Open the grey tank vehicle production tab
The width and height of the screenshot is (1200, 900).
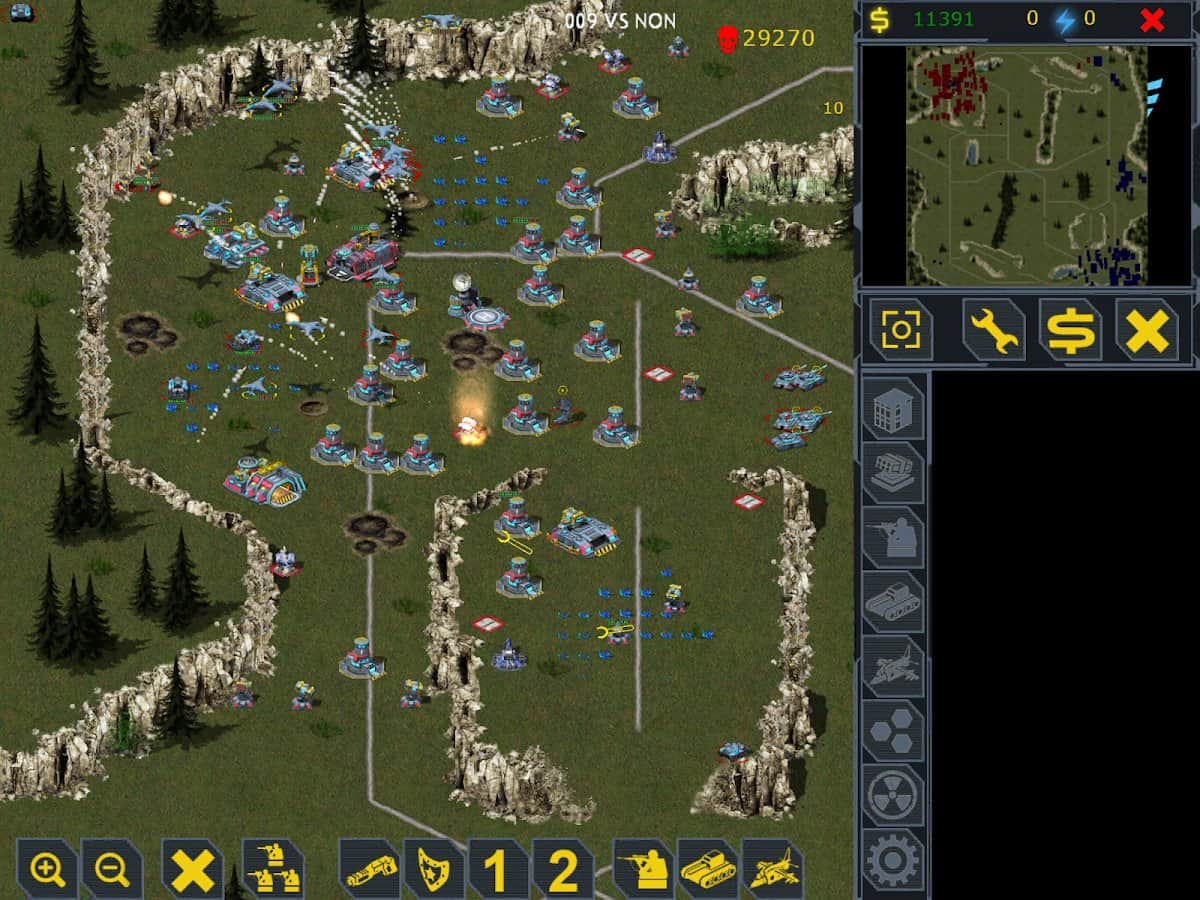(x=893, y=601)
